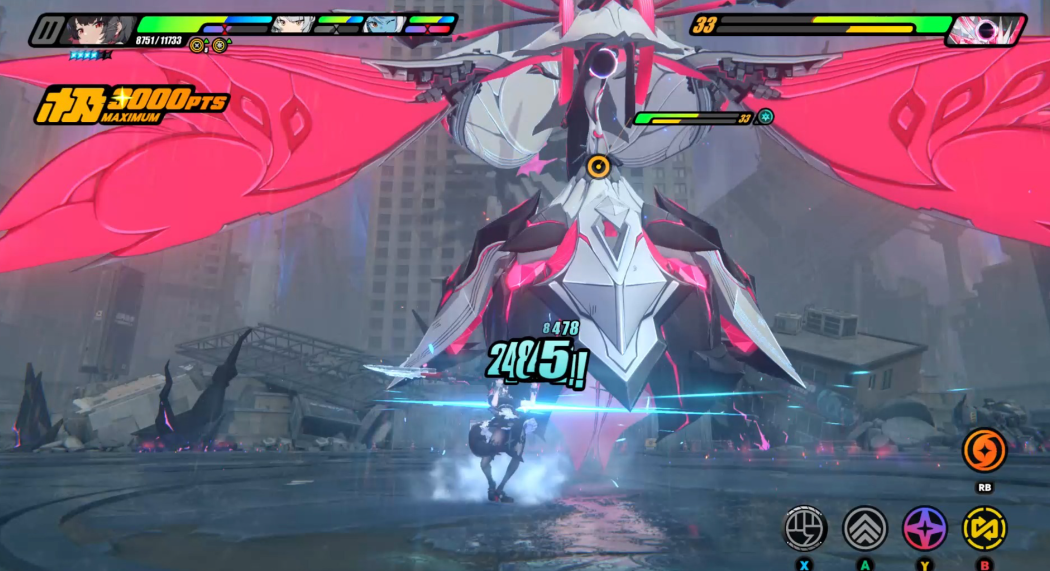Unleash the orange swirl ultimate ability
This screenshot has width=1050, height=571.
(x=984, y=450)
